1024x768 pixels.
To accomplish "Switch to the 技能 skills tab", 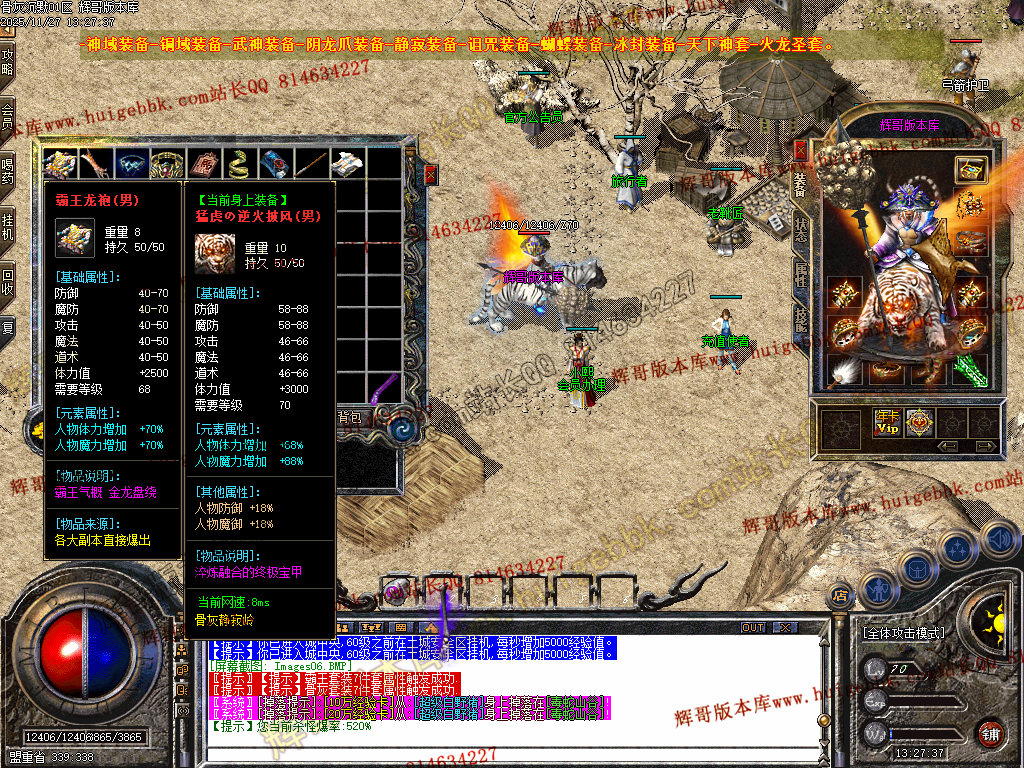I will point(800,319).
